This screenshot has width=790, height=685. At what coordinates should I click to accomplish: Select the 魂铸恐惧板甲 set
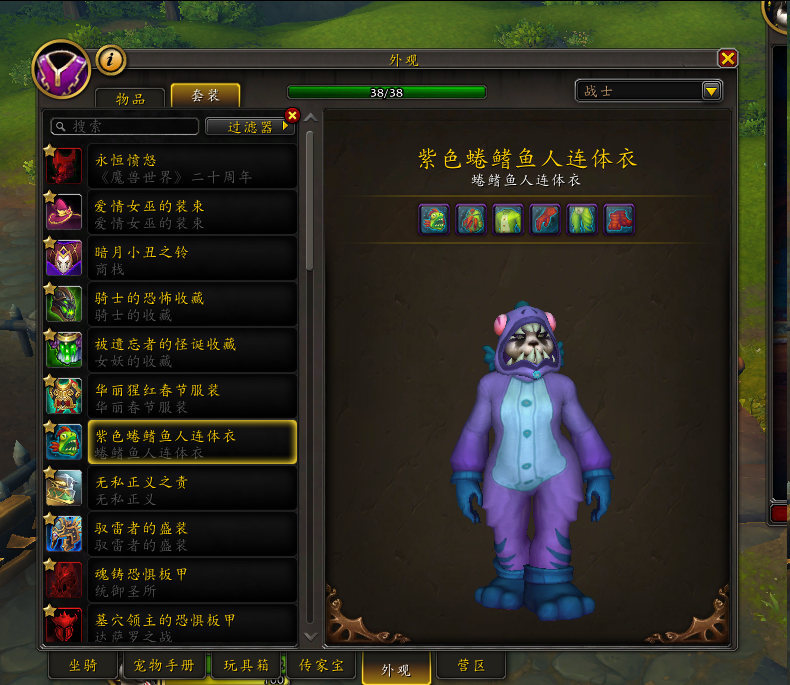tap(170, 580)
